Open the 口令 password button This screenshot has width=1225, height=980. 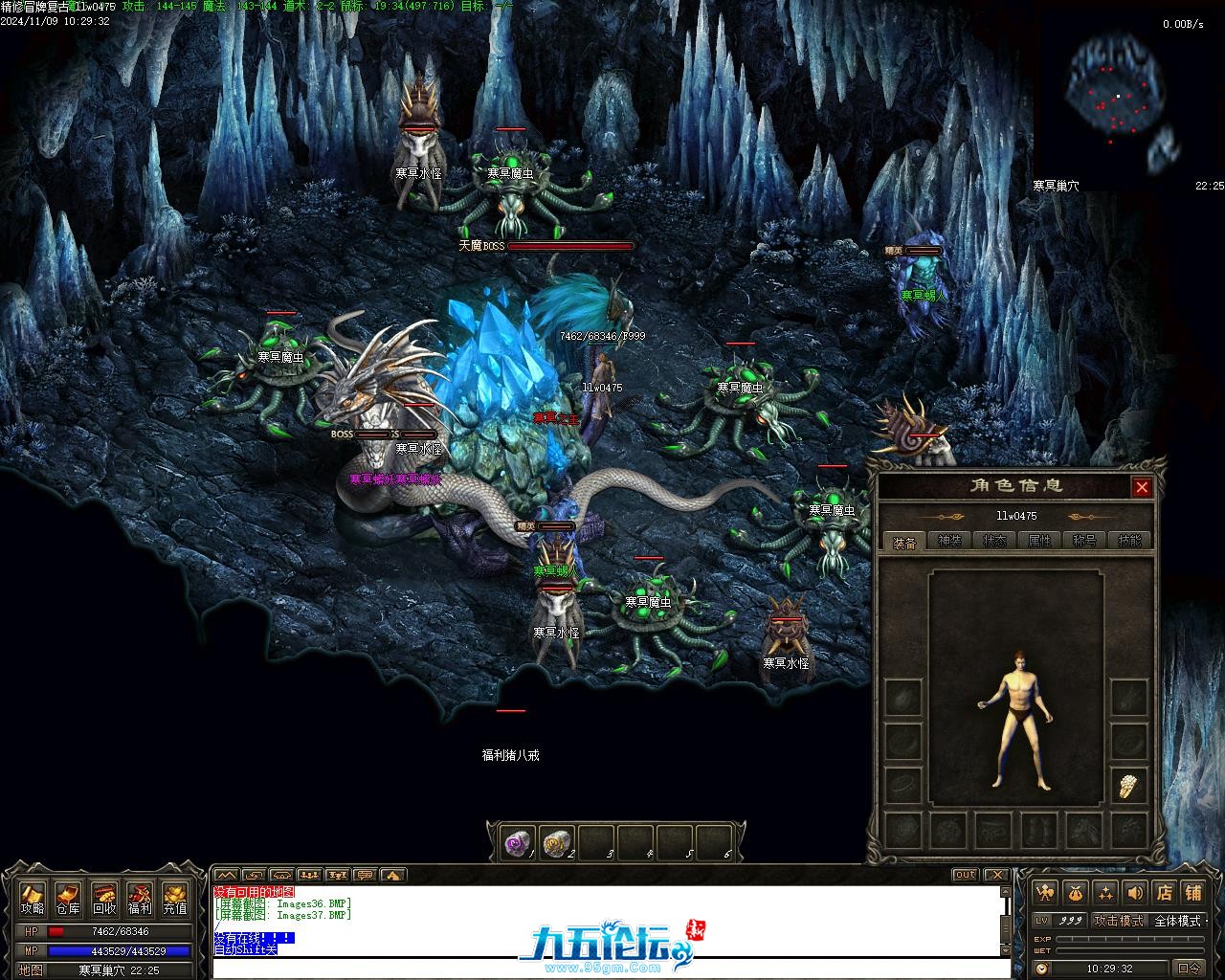(x=1190, y=968)
